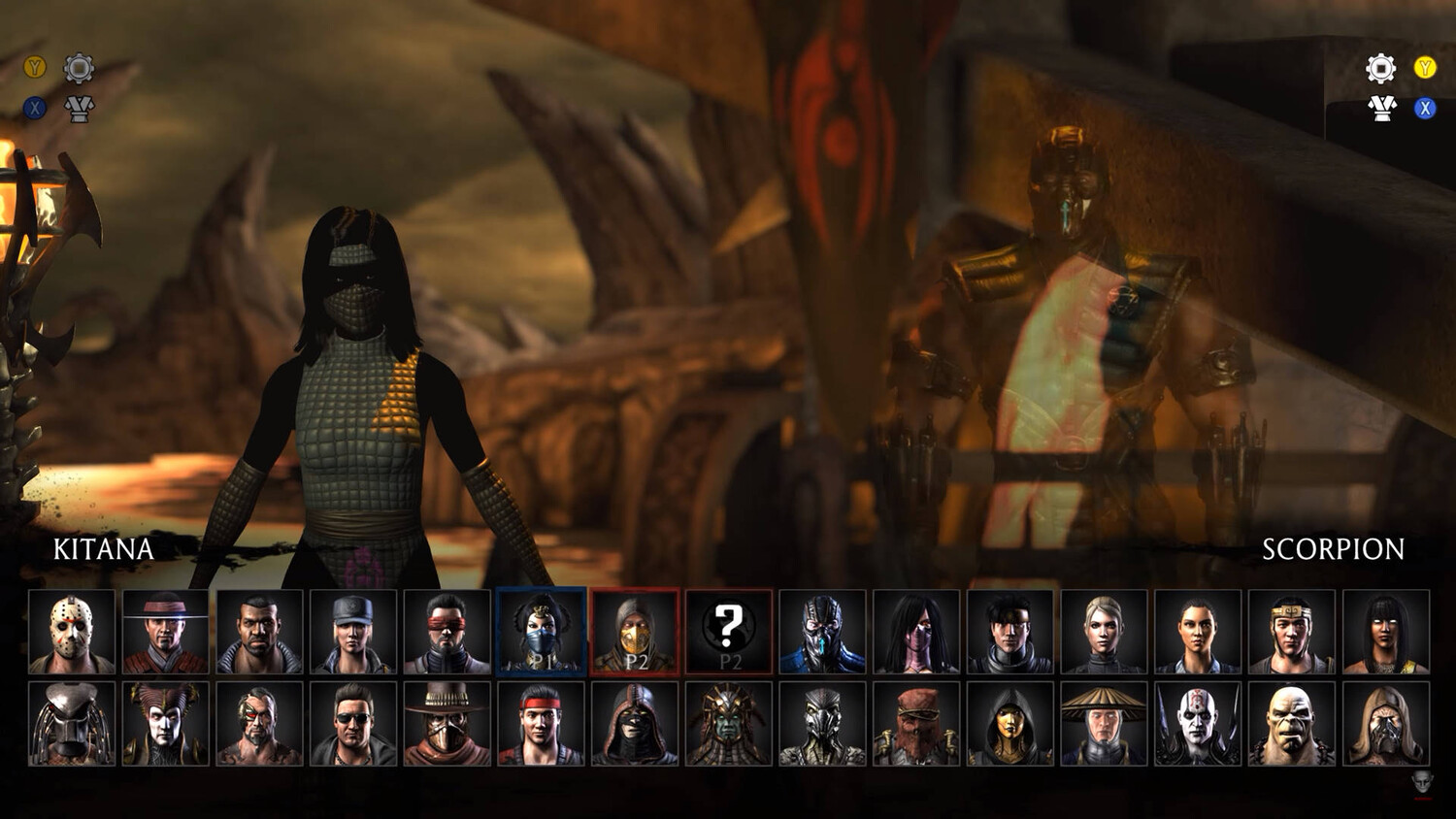
Task: Pick Kenshi with the red blindfold
Action: tap(447, 632)
